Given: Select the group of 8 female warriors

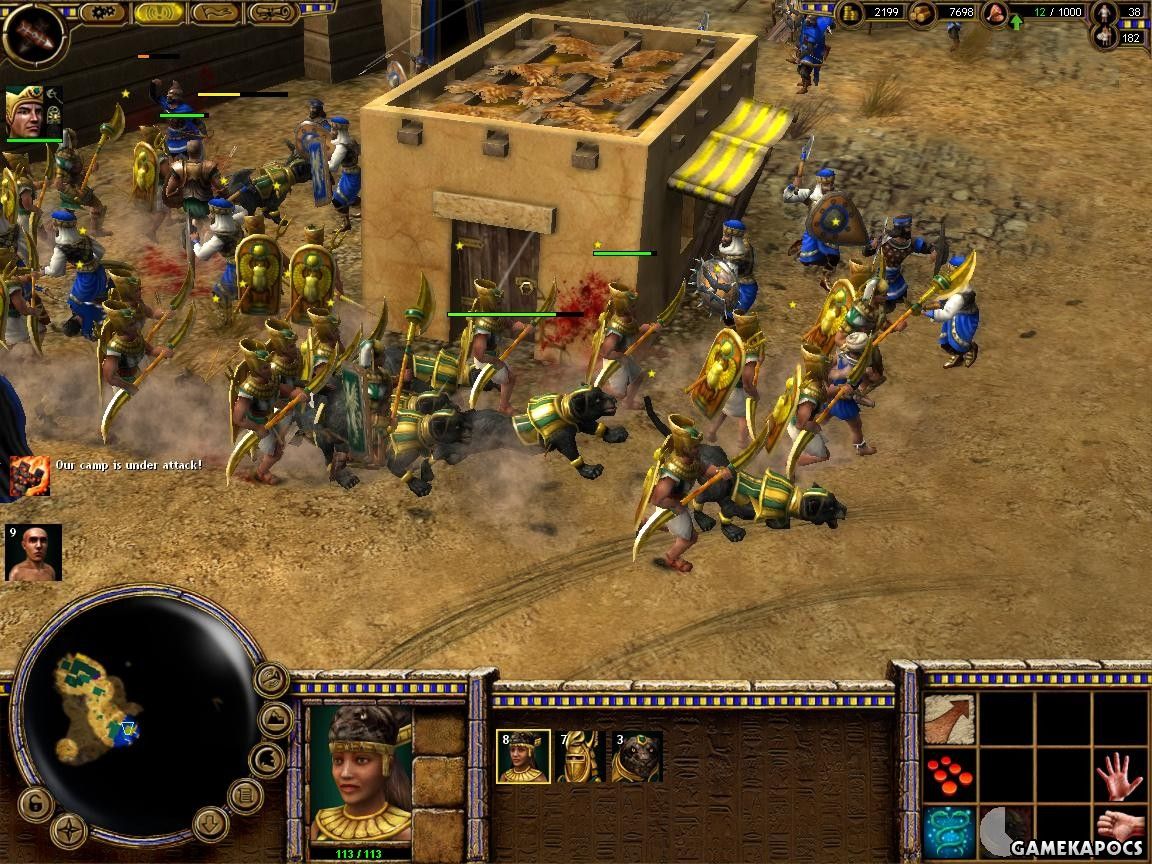Looking at the screenshot, I should click(523, 757).
